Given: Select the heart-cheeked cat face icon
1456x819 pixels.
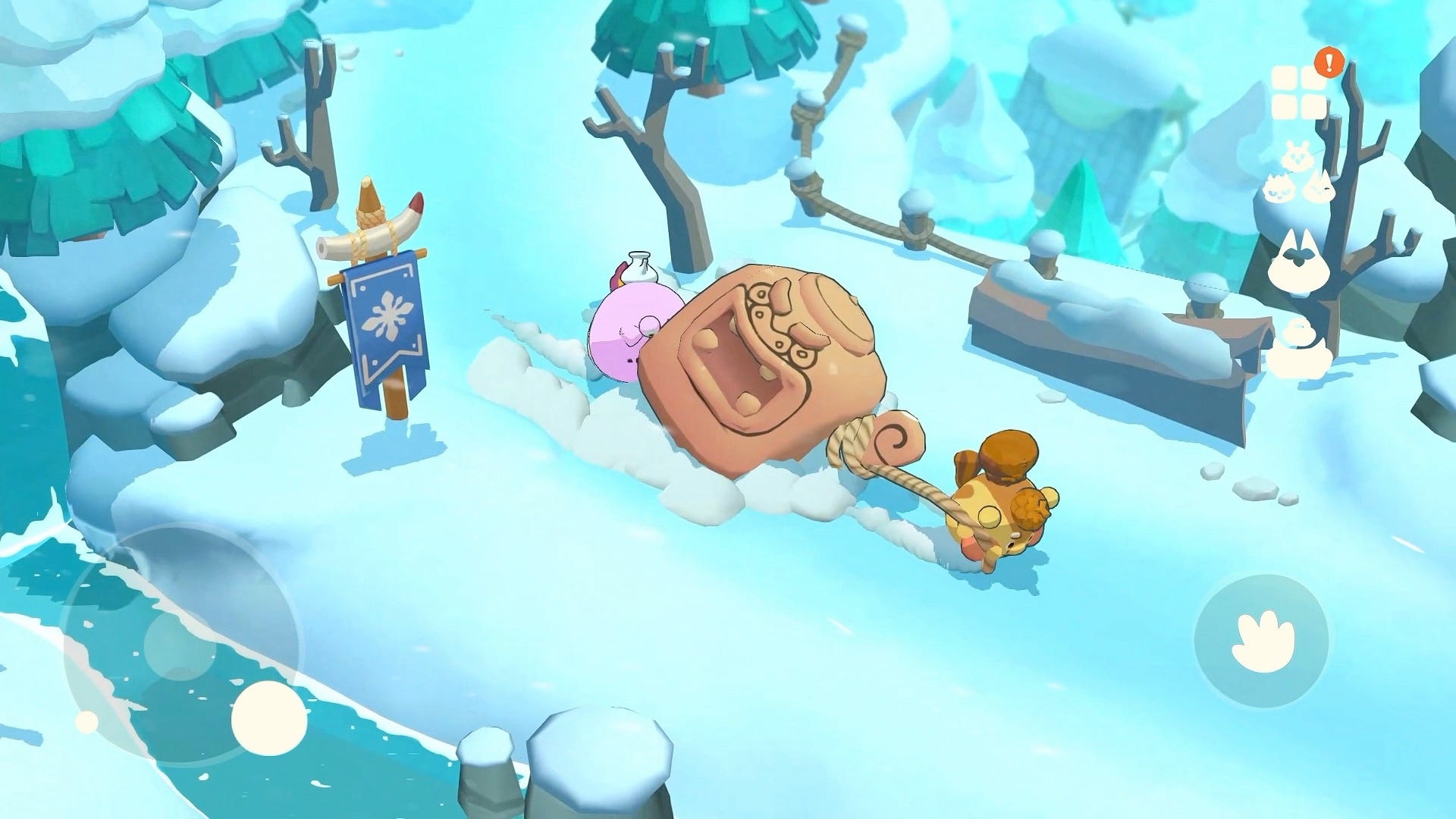Looking at the screenshot, I should click(x=1279, y=189).
